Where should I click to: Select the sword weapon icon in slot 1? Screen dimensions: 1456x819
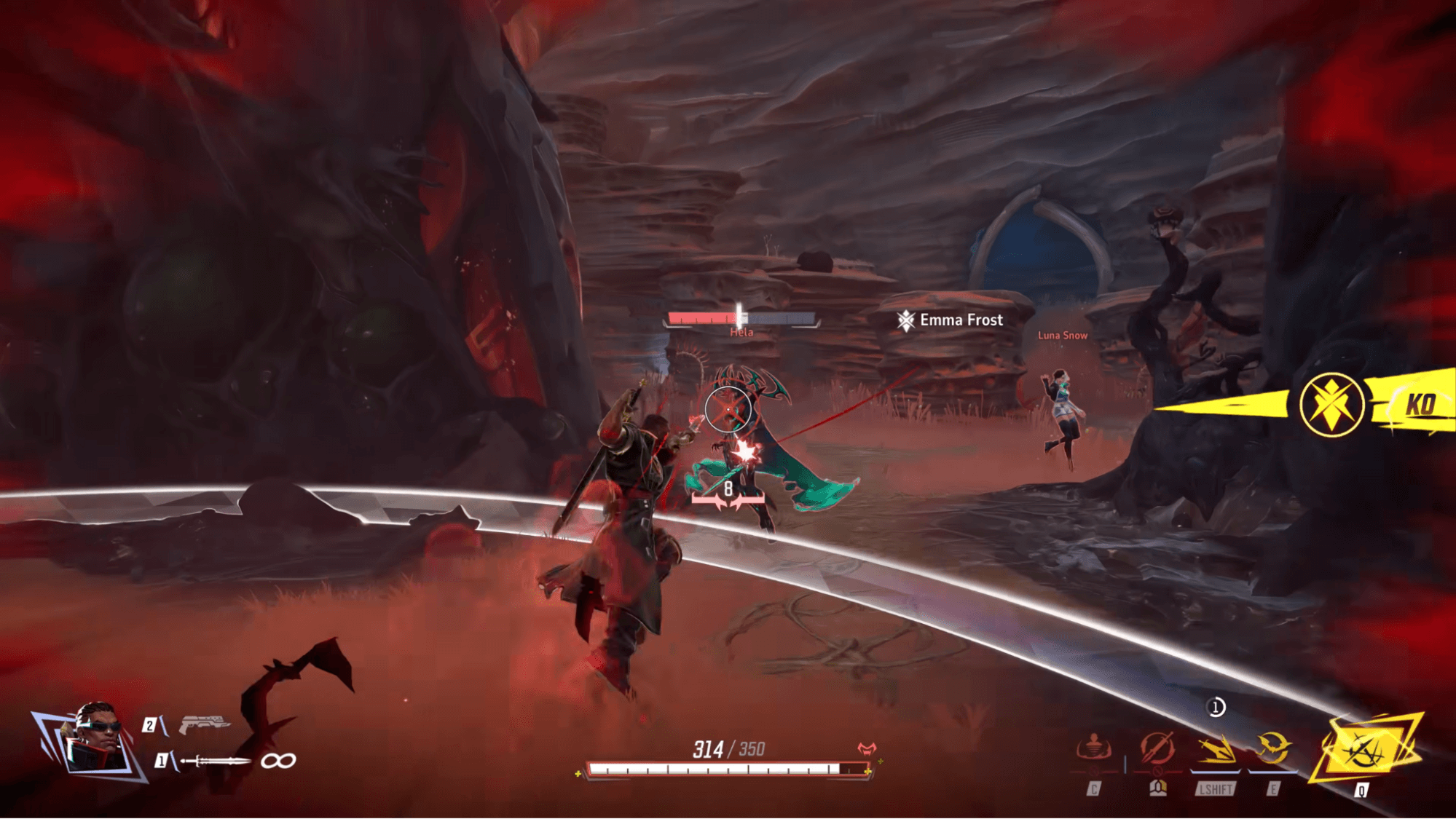[x=215, y=761]
